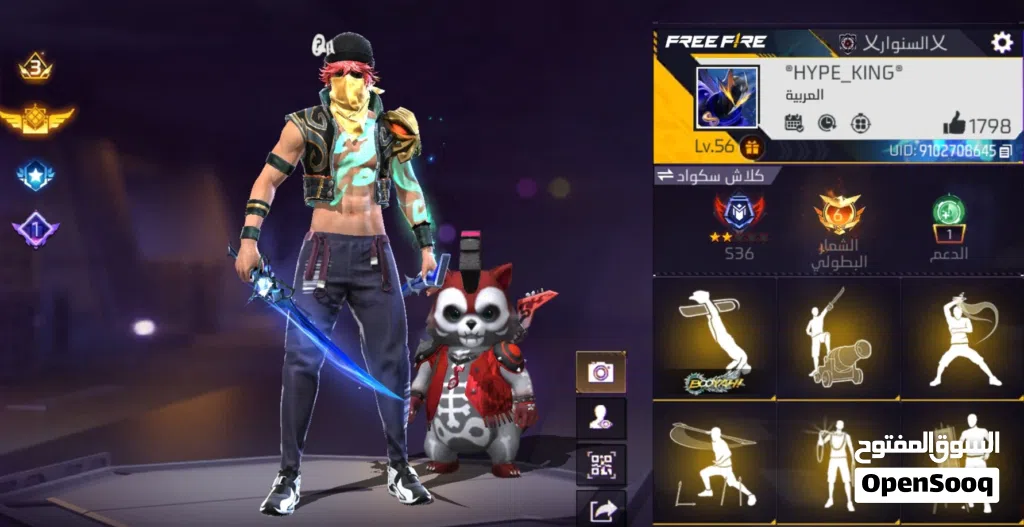Choose the cannon emote tile
Viewport: 1024px width, 527px height.
(x=838, y=338)
